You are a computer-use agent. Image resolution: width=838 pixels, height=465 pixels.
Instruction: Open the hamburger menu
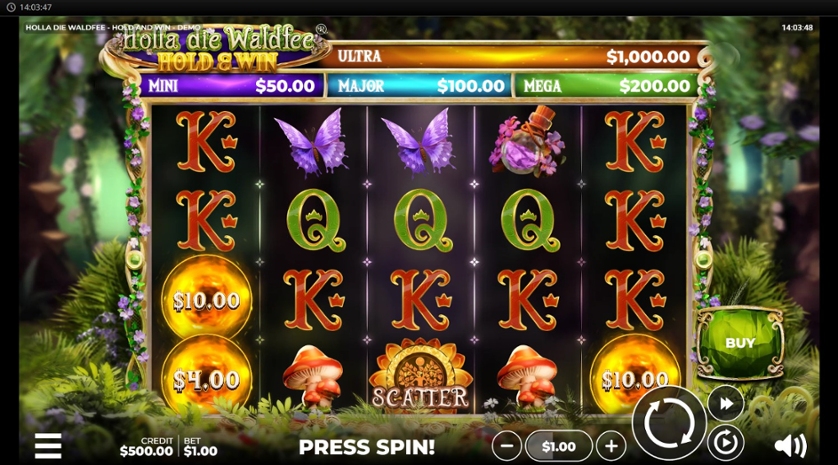coord(48,445)
